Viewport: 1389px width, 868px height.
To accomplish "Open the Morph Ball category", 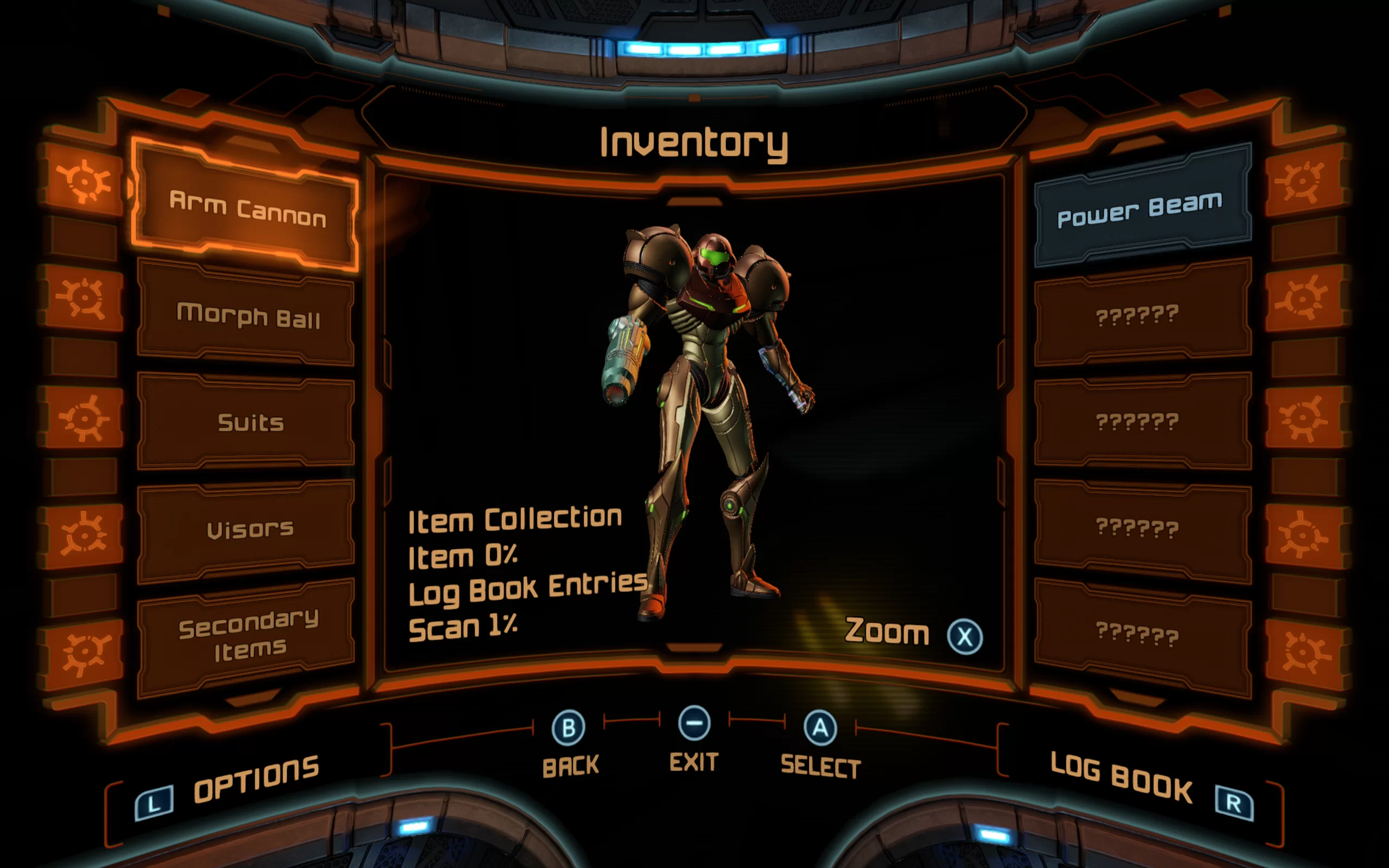I will [x=247, y=315].
